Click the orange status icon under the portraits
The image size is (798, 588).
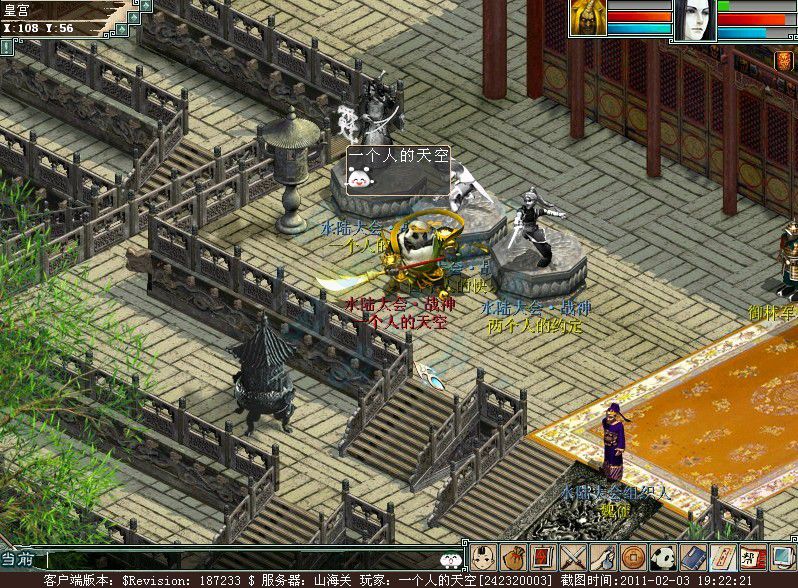784,61
